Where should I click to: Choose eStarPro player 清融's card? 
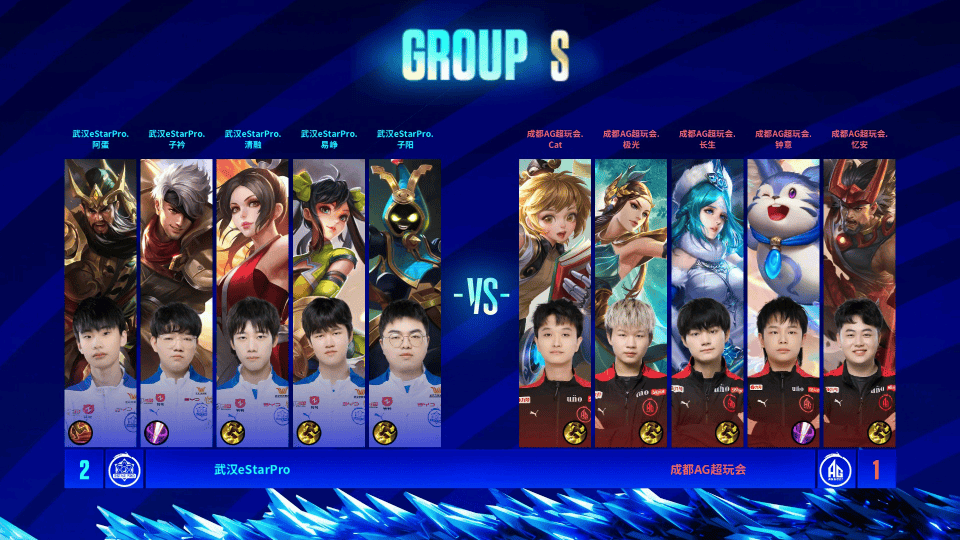253,302
